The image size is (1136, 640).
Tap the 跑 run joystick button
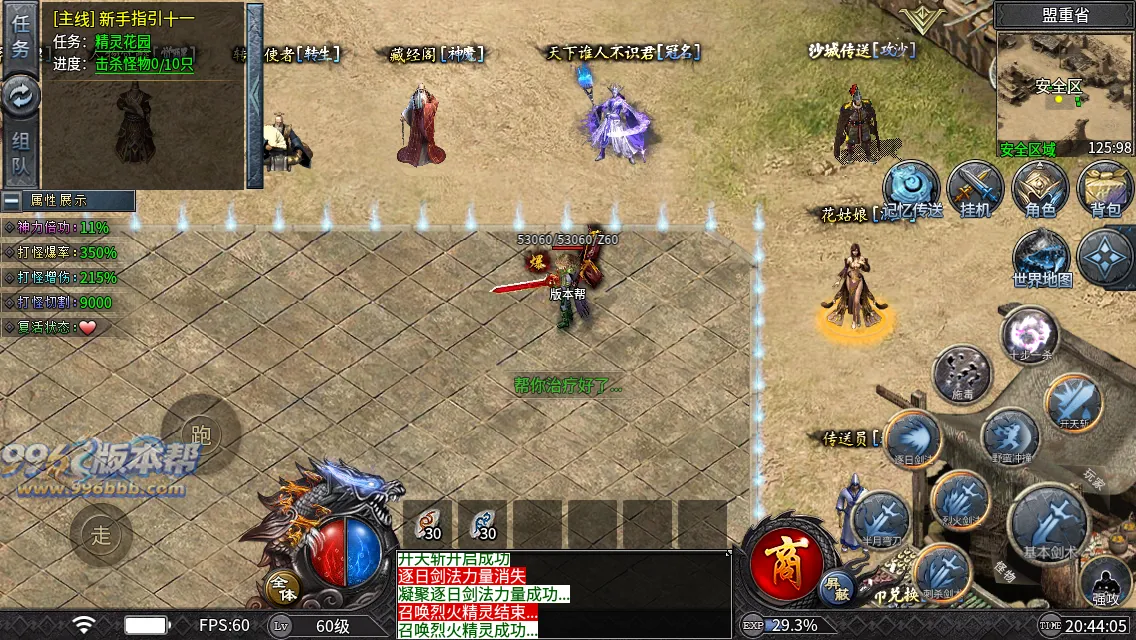click(x=201, y=434)
